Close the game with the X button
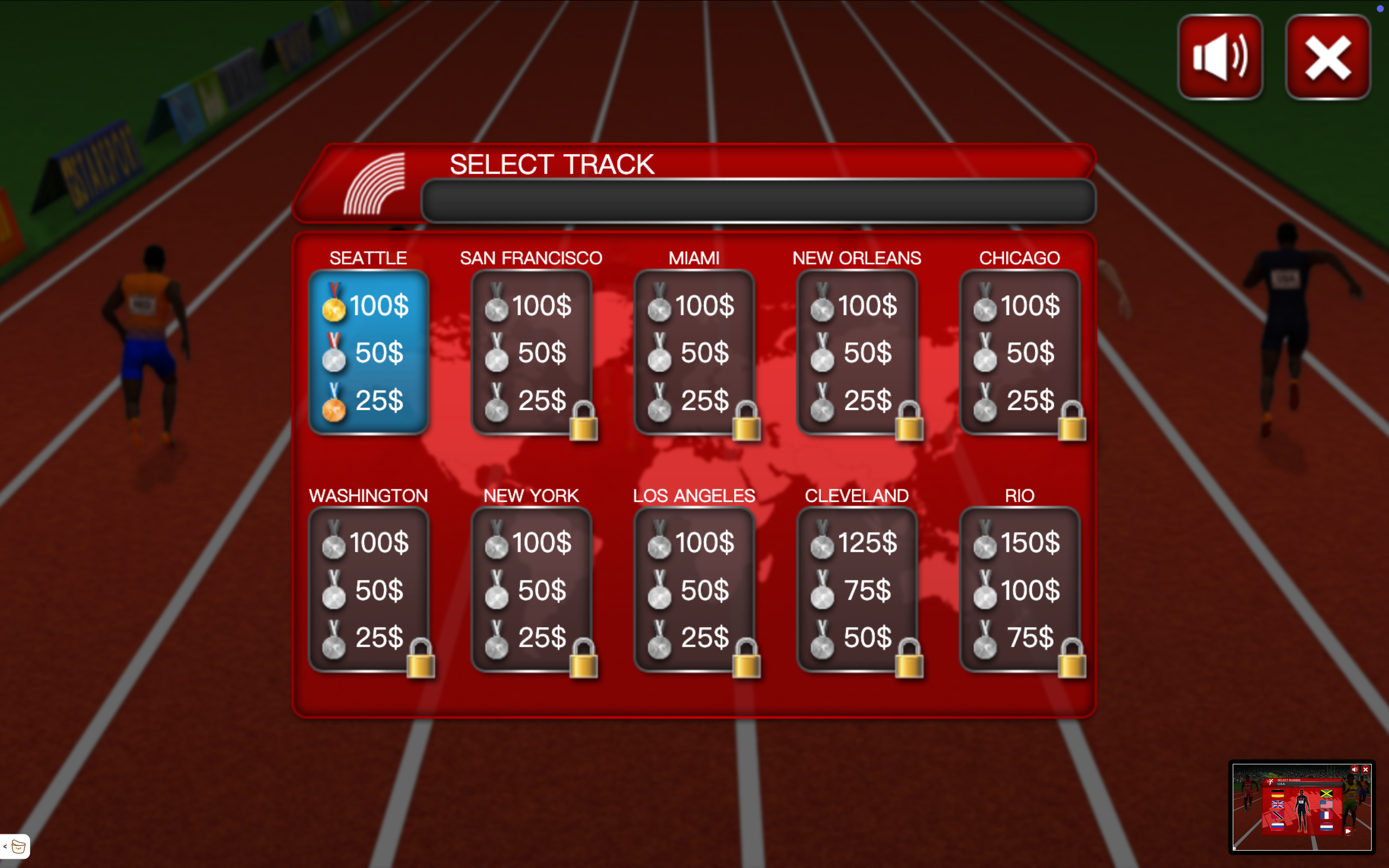The height and width of the screenshot is (868, 1389). coord(1328,58)
